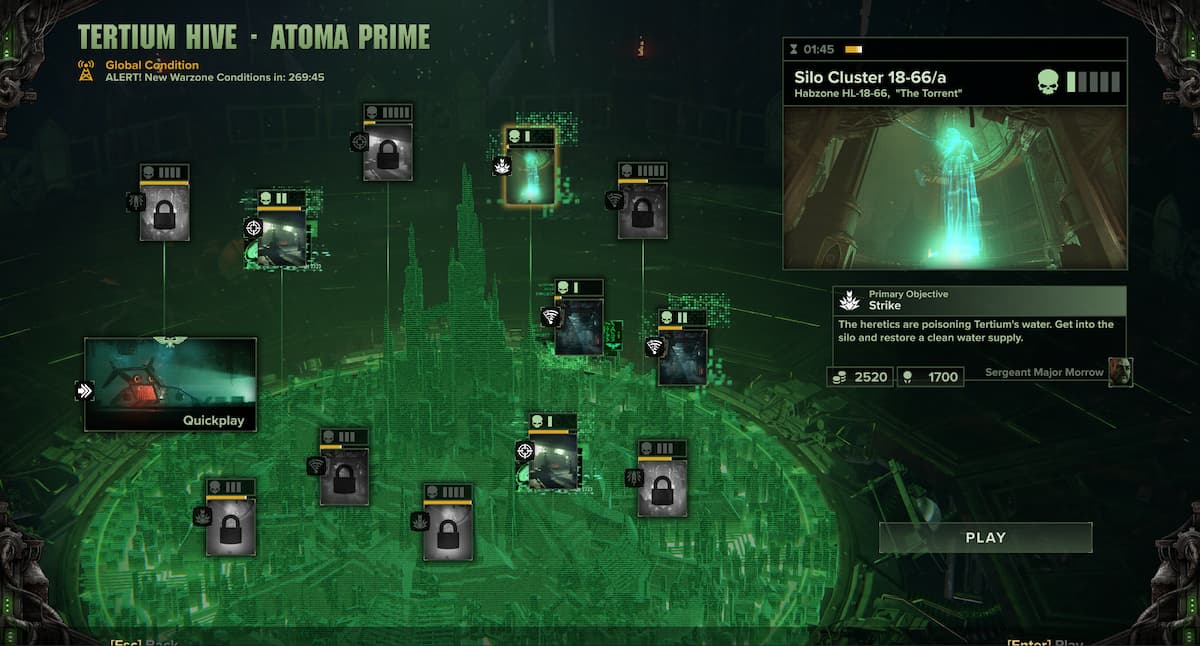
Task: Click the Global Condition alert icon
Action: 87,70
